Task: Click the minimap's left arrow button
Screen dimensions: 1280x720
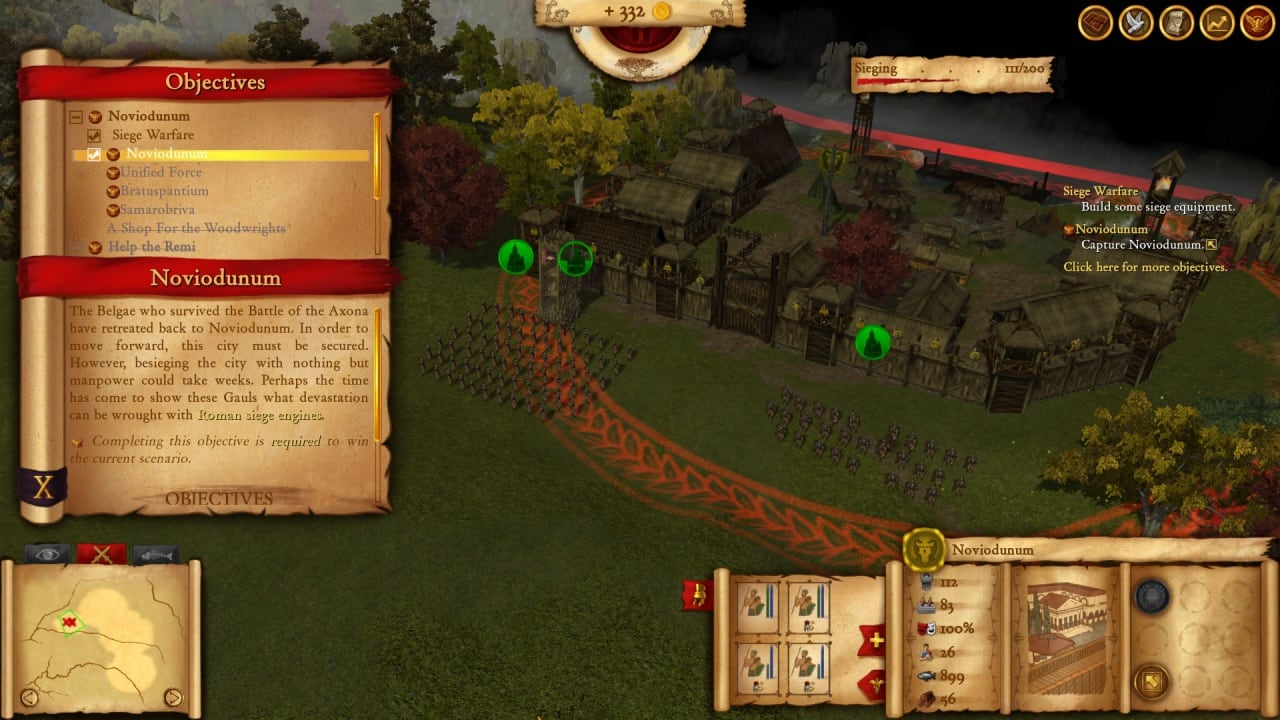Action: [x=29, y=697]
